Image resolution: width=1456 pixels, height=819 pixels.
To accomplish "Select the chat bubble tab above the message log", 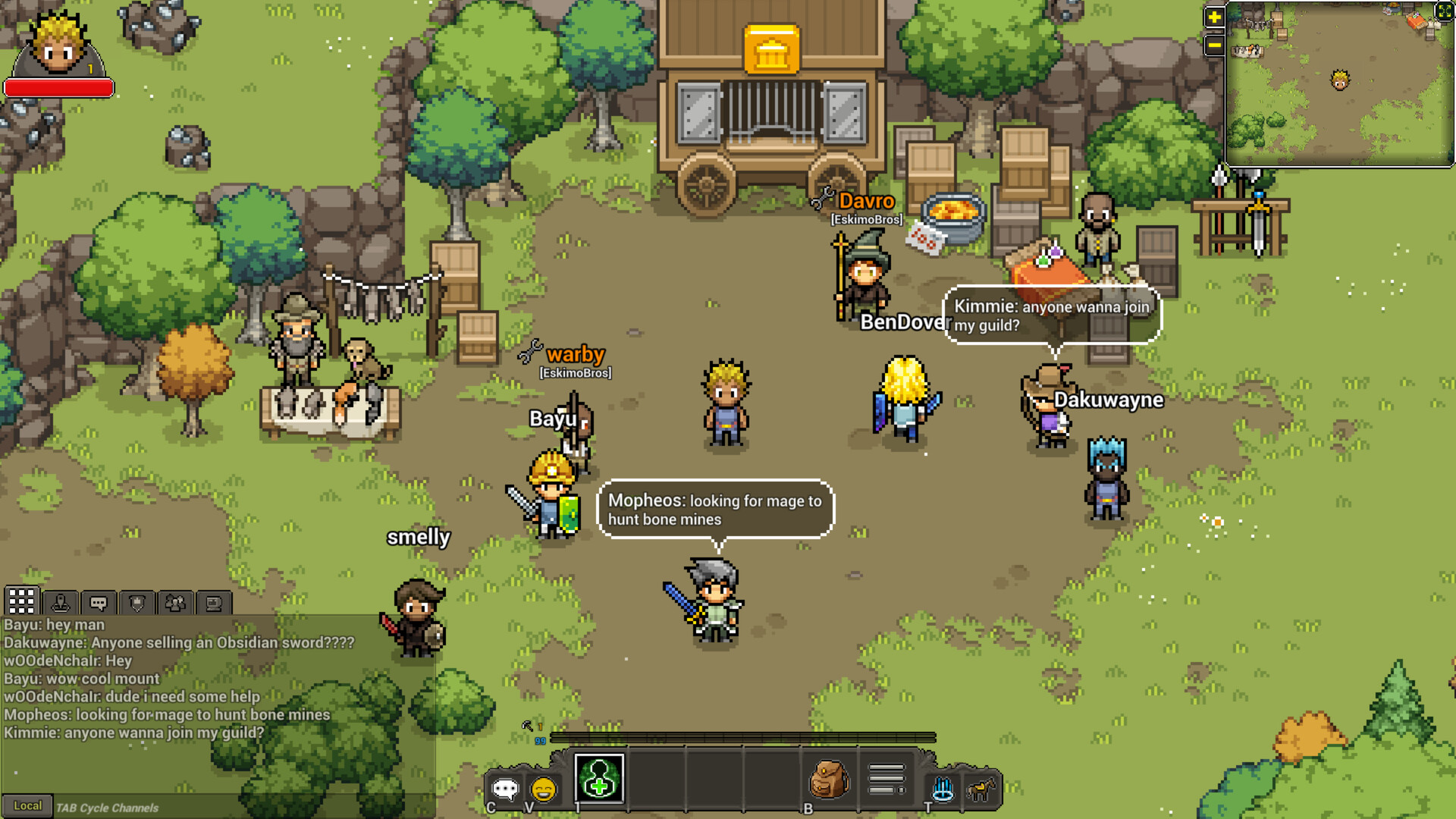I will [98, 601].
